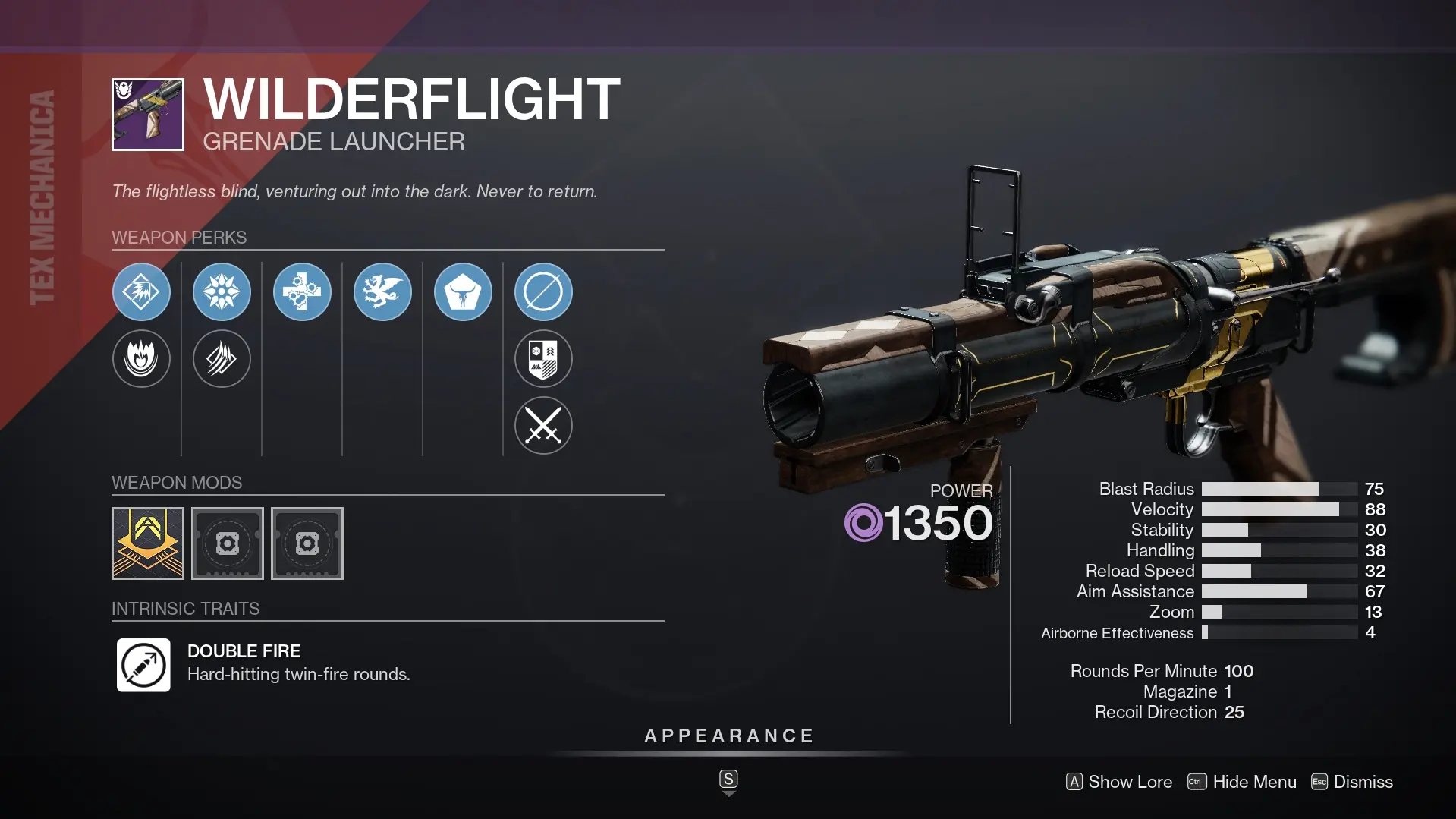Viewport: 1456px width, 819px height.
Task: Expand the chevron beneath the S indicator
Action: pyautogui.click(x=728, y=793)
